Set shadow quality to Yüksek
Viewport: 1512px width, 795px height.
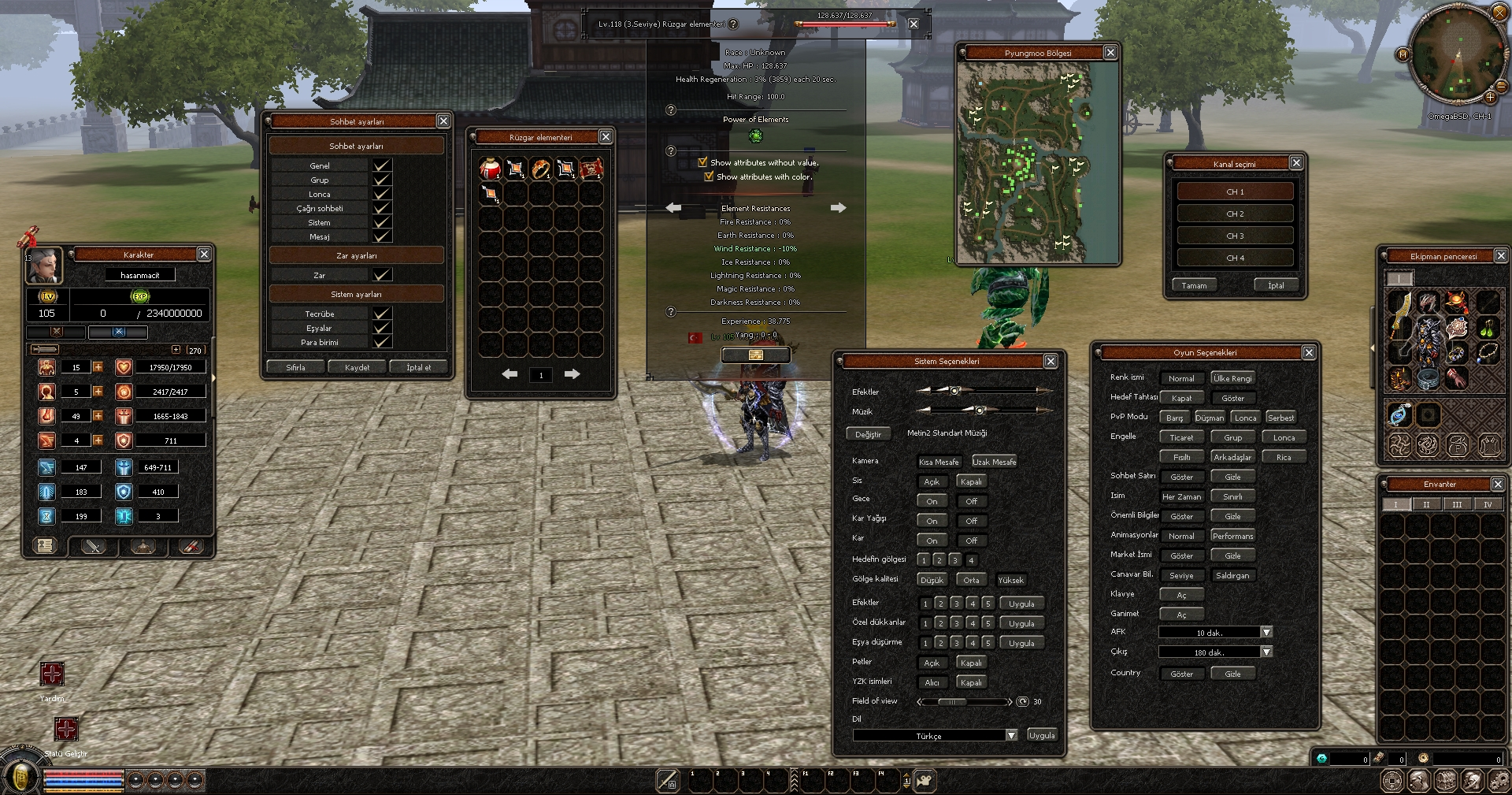coord(1010,580)
